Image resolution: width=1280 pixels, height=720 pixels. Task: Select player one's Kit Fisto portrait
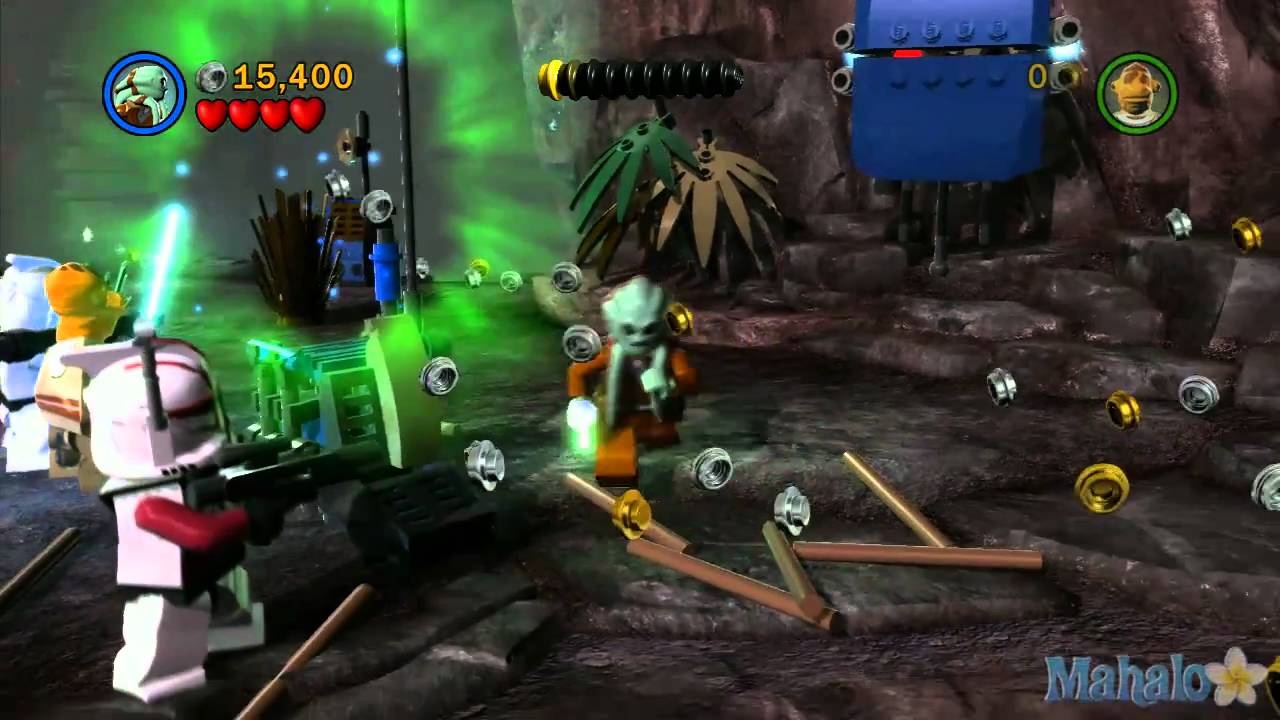[145, 93]
